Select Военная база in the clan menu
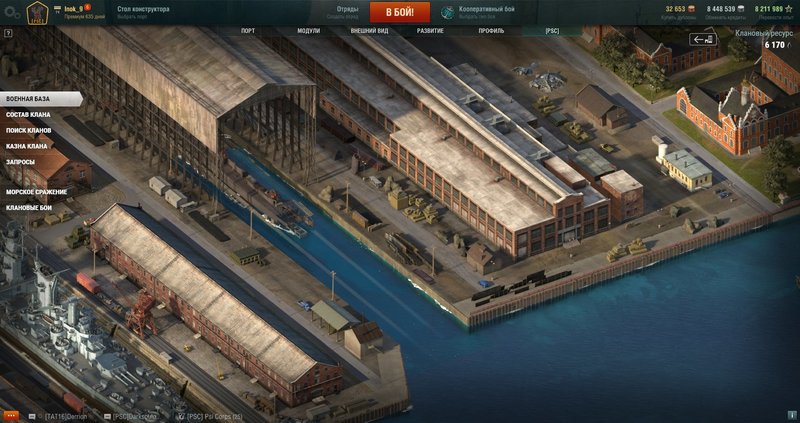 tap(29, 99)
